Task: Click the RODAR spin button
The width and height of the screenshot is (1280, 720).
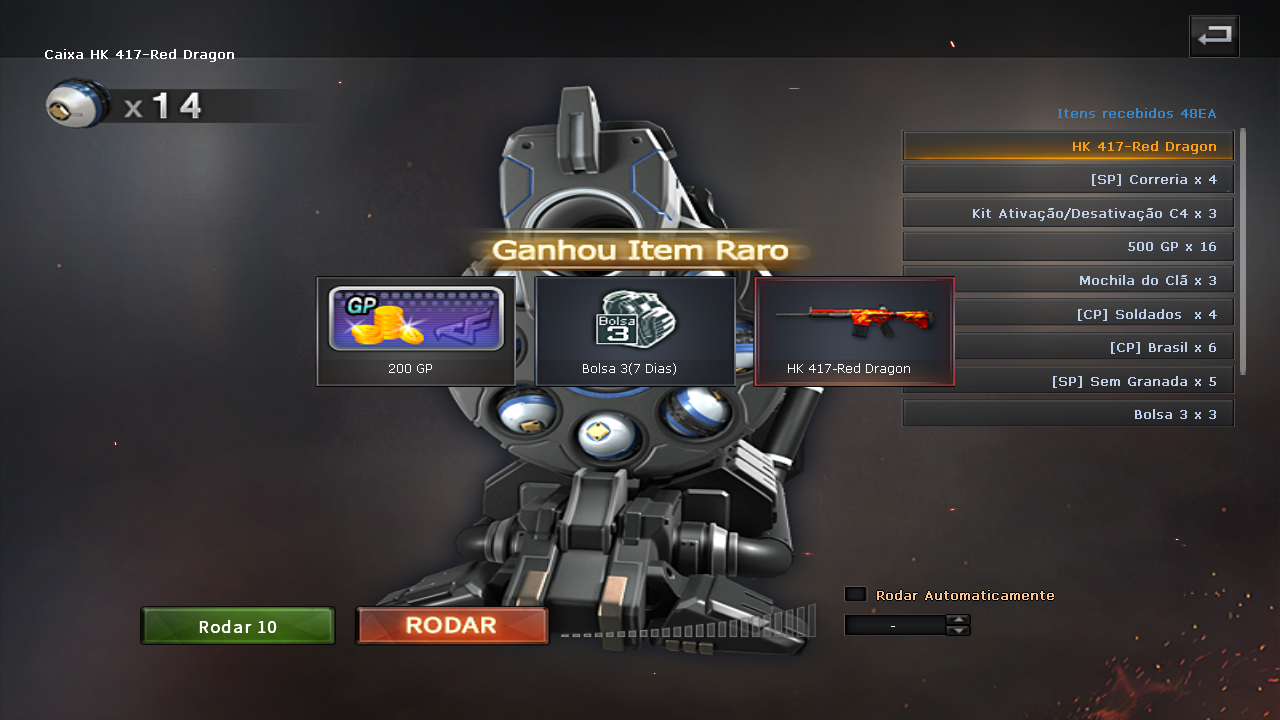Action: pos(452,626)
